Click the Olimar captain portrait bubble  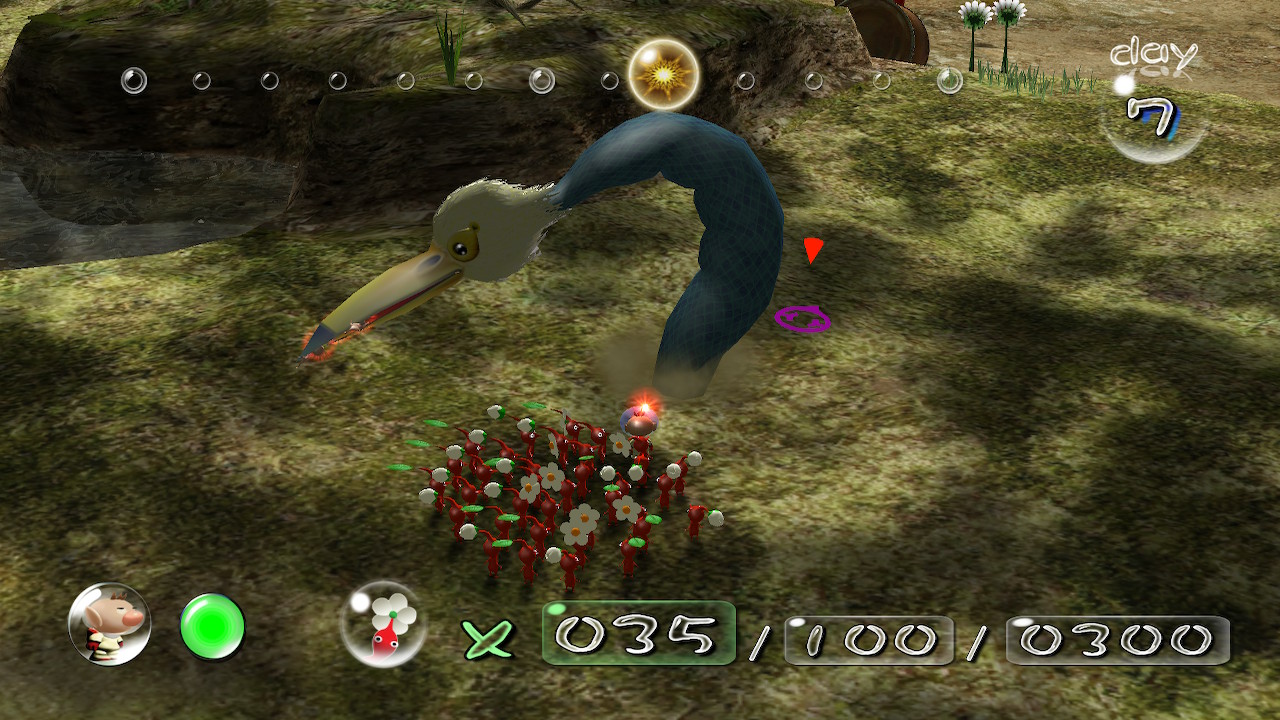(109, 625)
